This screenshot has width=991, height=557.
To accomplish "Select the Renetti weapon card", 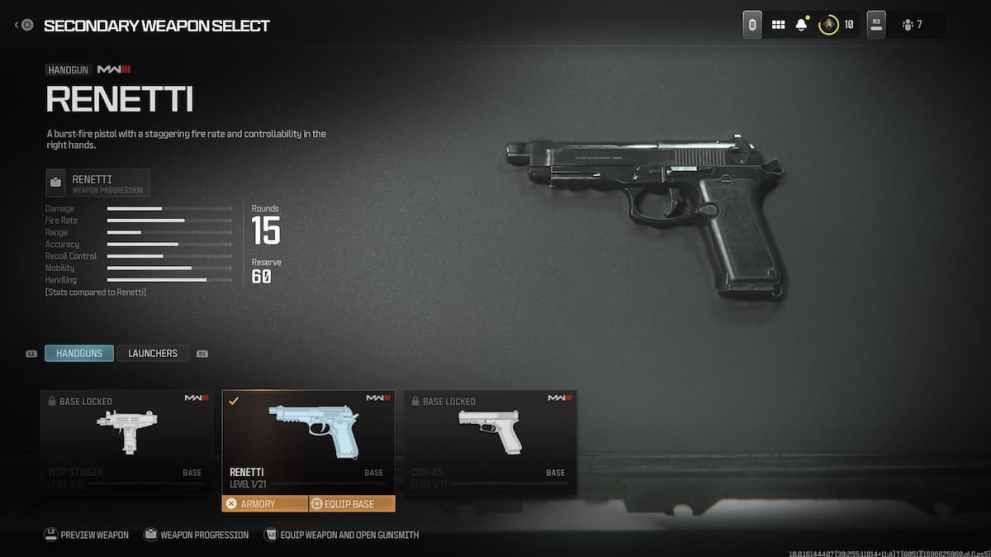I will coord(308,440).
